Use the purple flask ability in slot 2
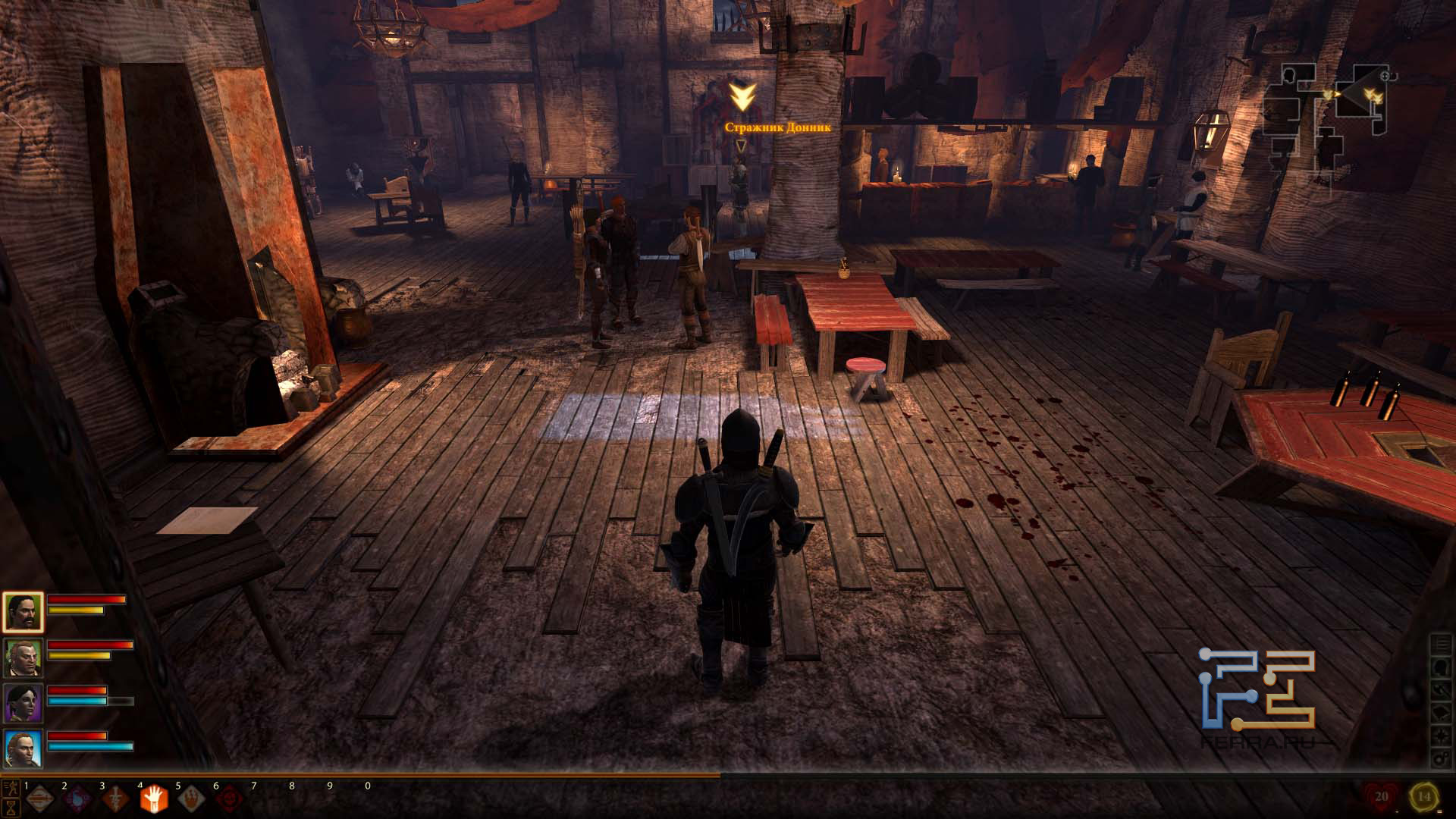This screenshot has height=819, width=1456. (x=77, y=799)
